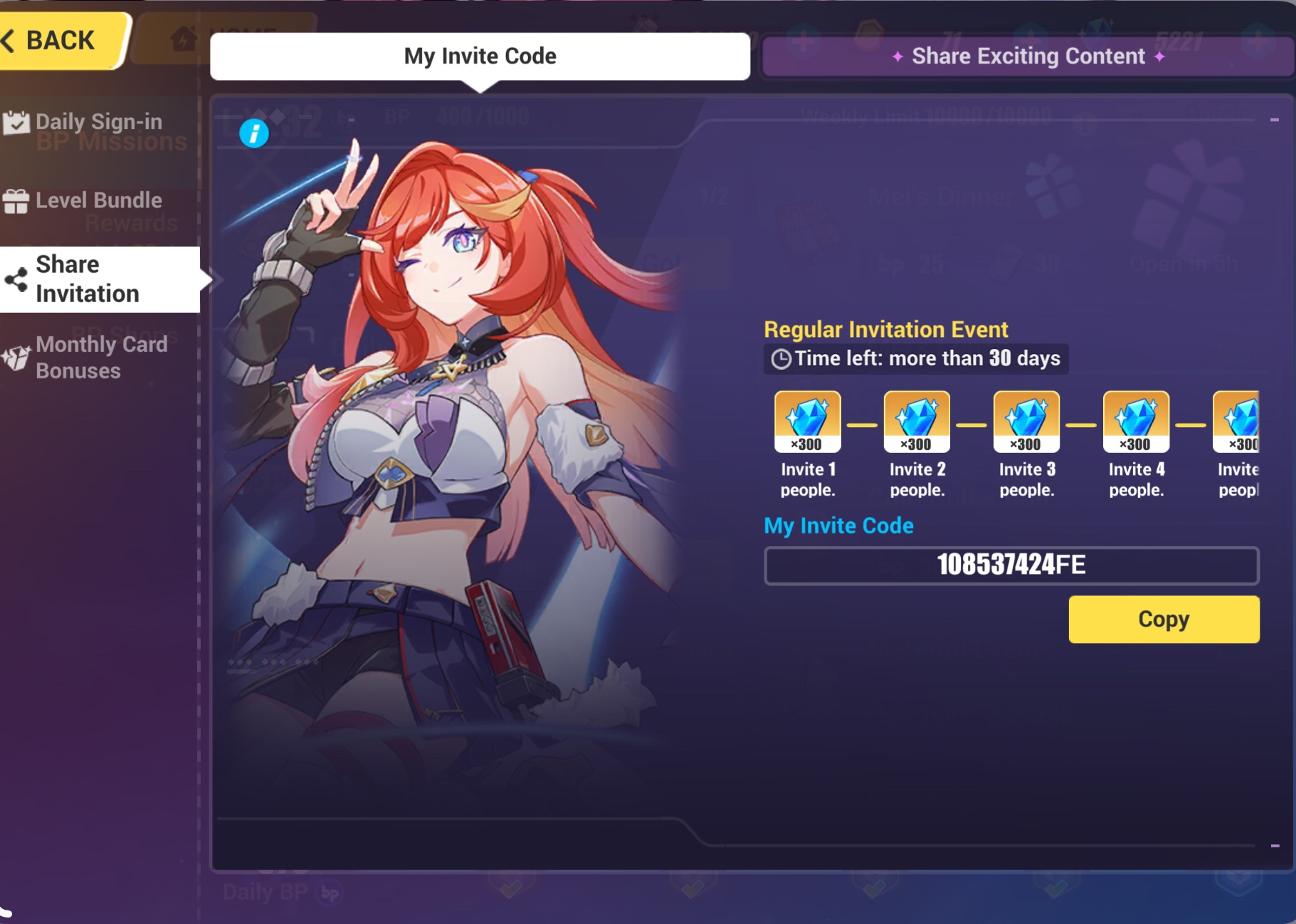Click the home icon in the top bar

[x=184, y=39]
